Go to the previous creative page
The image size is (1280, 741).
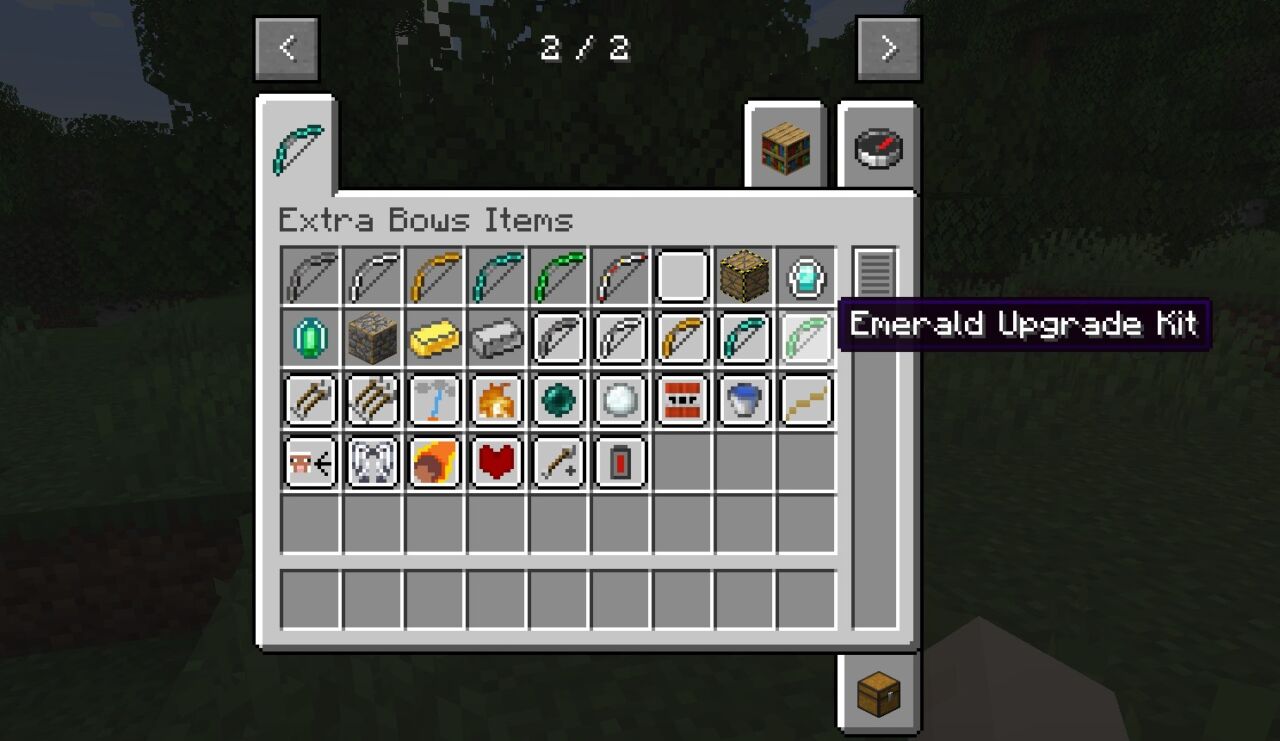tap(287, 48)
